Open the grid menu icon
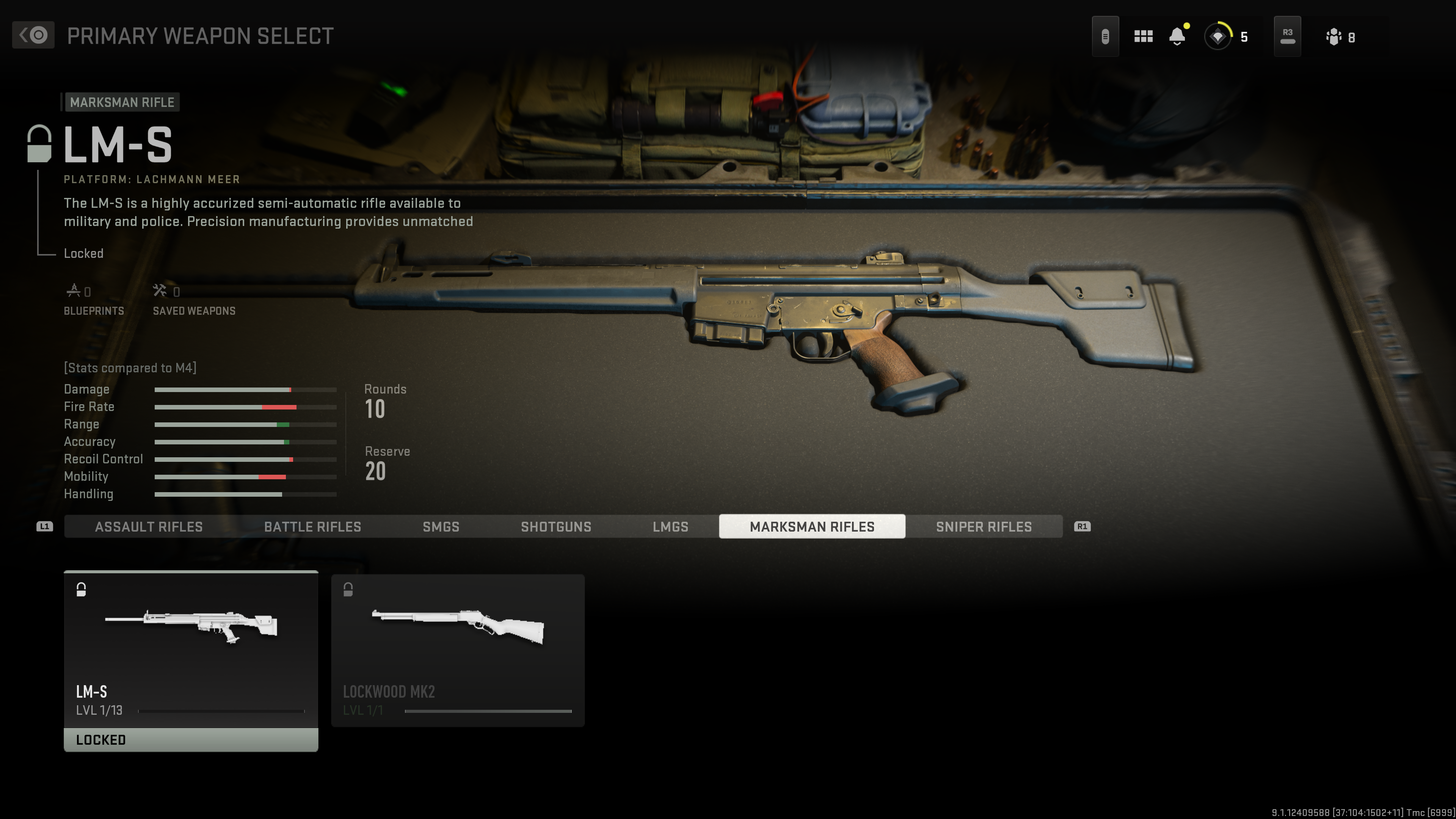The height and width of the screenshot is (819, 1456). [1143, 37]
